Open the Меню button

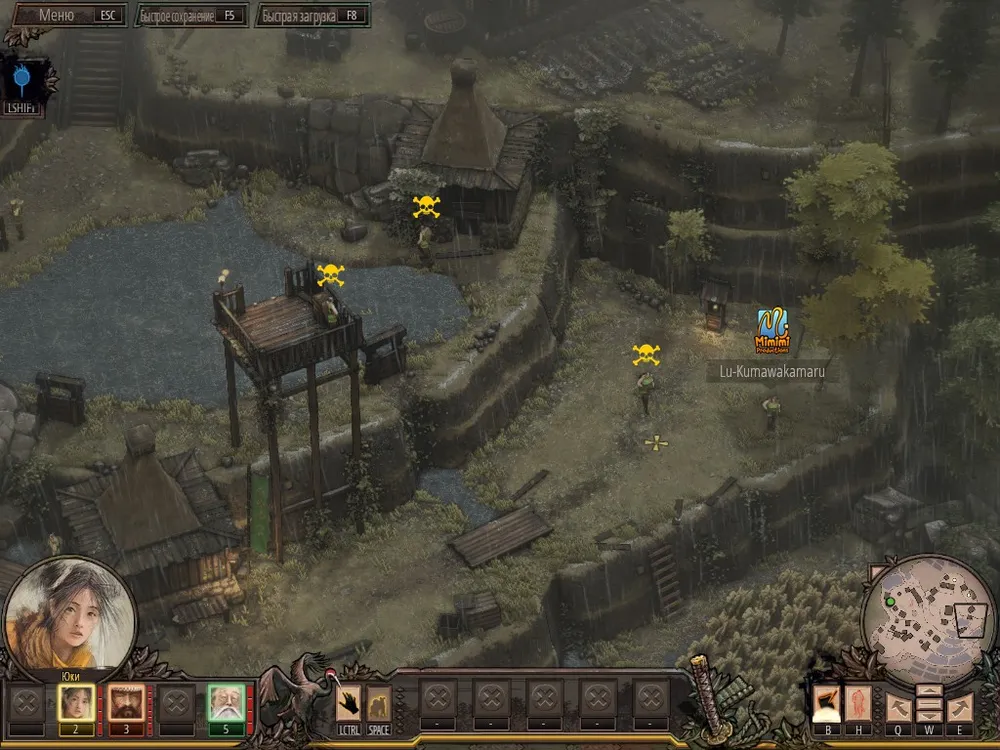66,15
